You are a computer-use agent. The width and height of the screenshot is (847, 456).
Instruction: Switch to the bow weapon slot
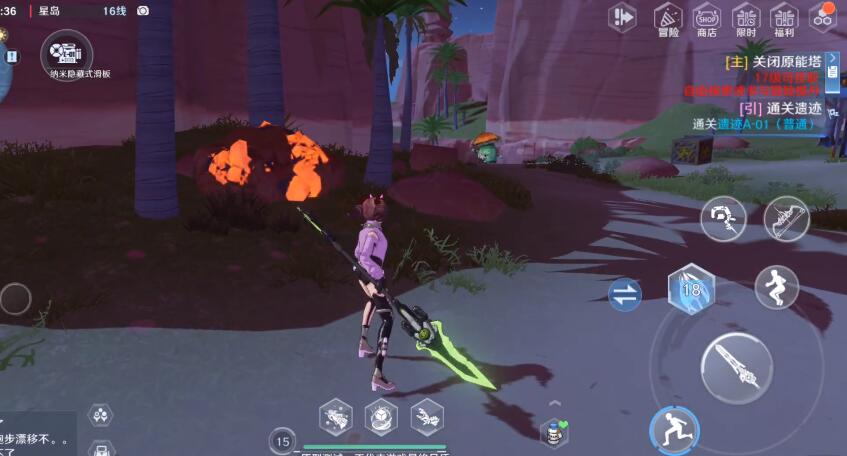[787, 218]
